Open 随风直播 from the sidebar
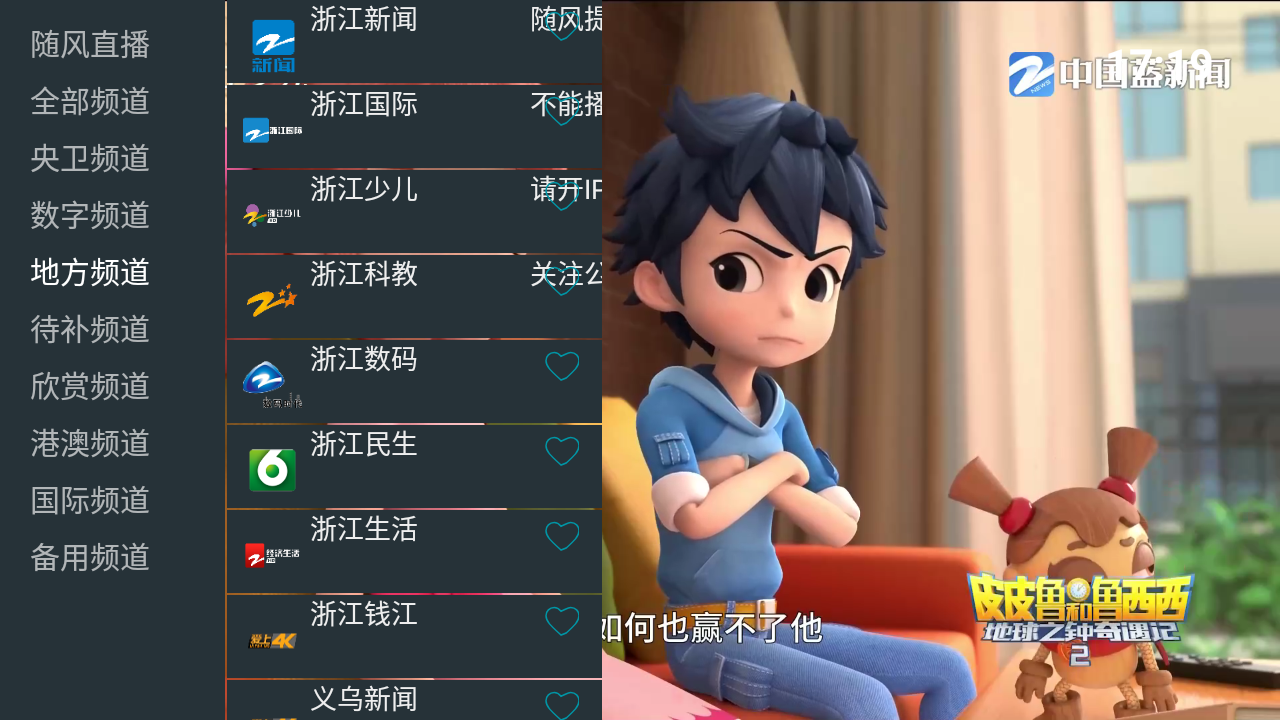1280x720 pixels. pos(90,45)
